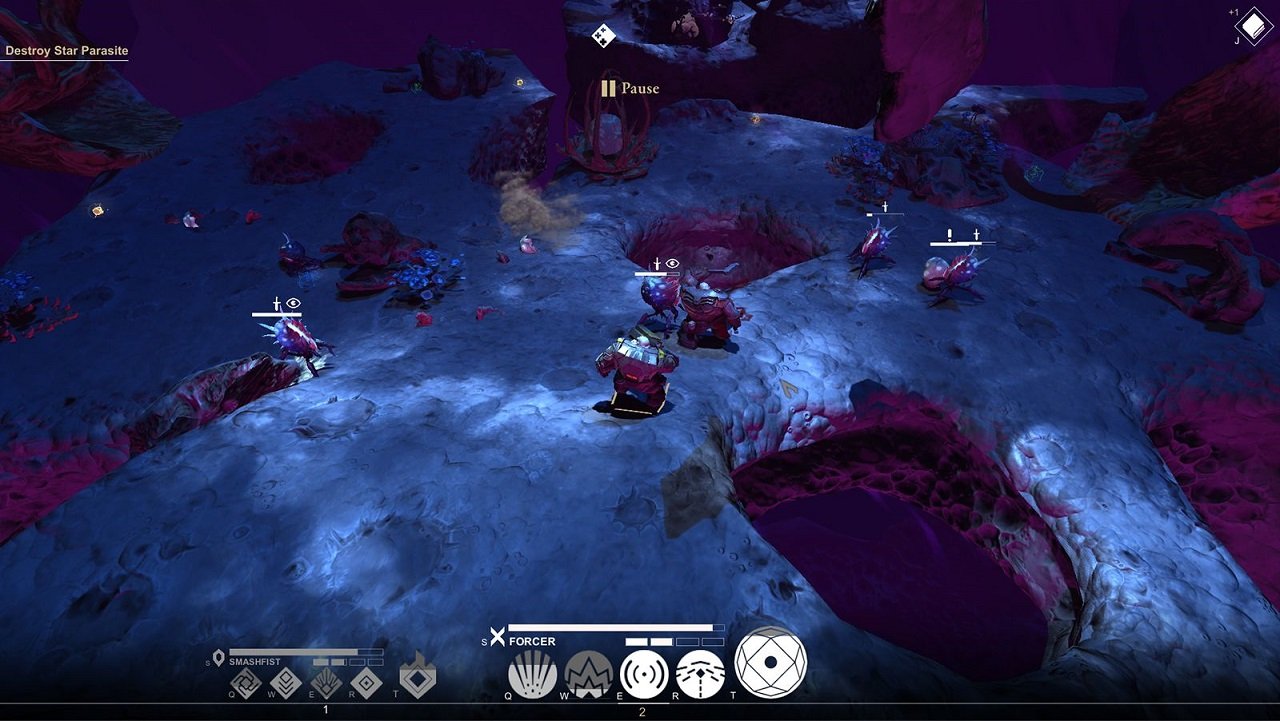
Task: Activate Forcer's radiating spikes Q ability
Action: (x=532, y=674)
